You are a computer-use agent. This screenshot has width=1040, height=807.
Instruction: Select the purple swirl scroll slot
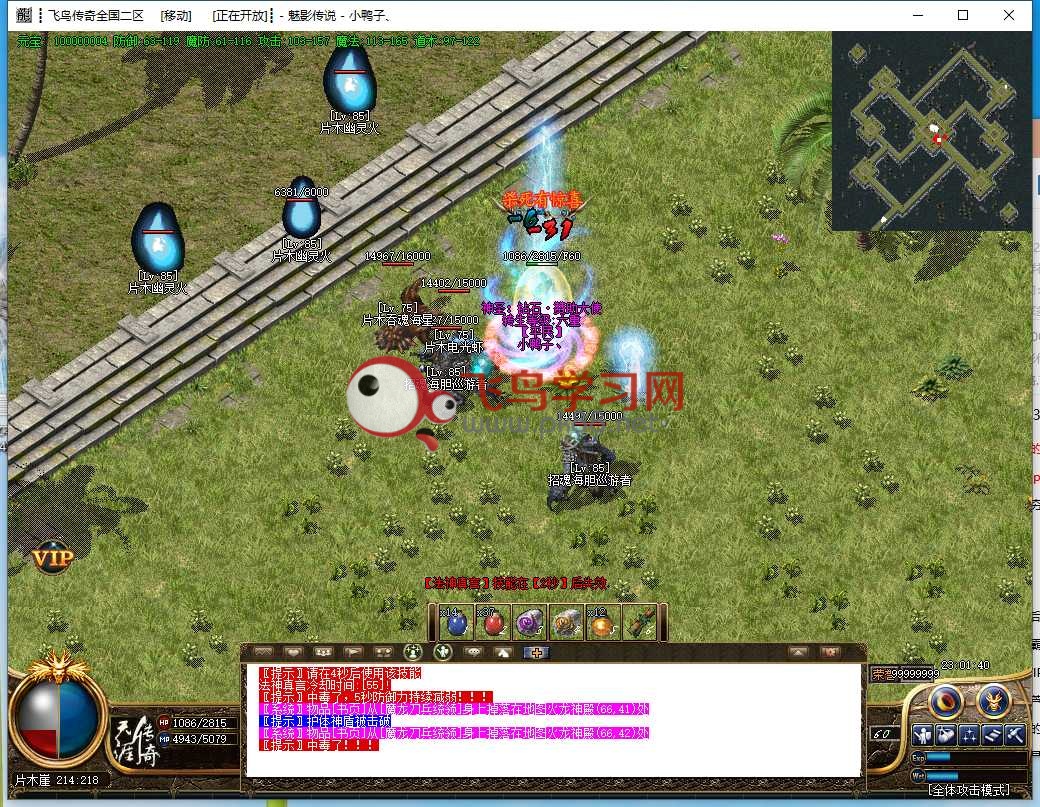point(528,623)
